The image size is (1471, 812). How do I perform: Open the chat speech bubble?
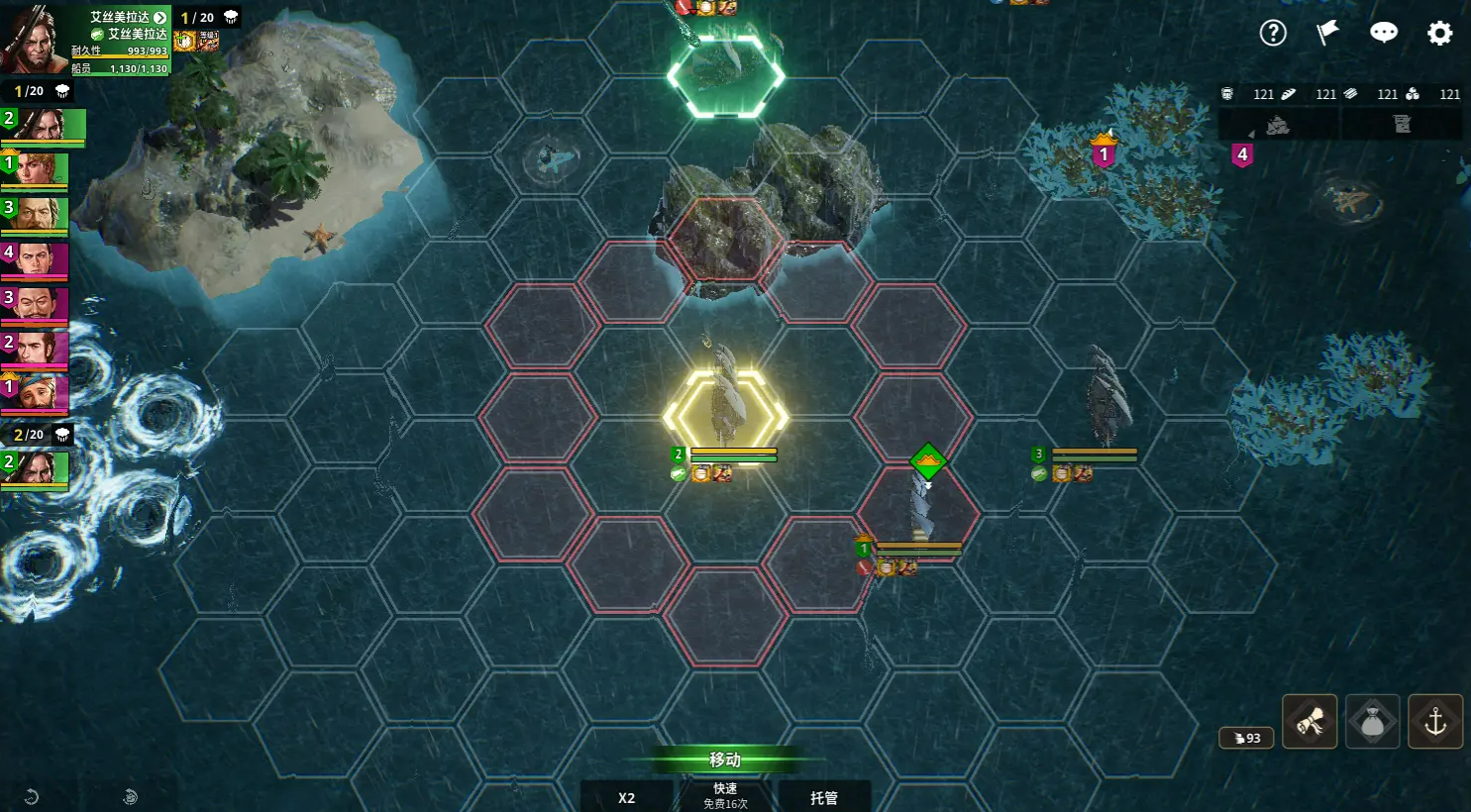(x=1384, y=33)
